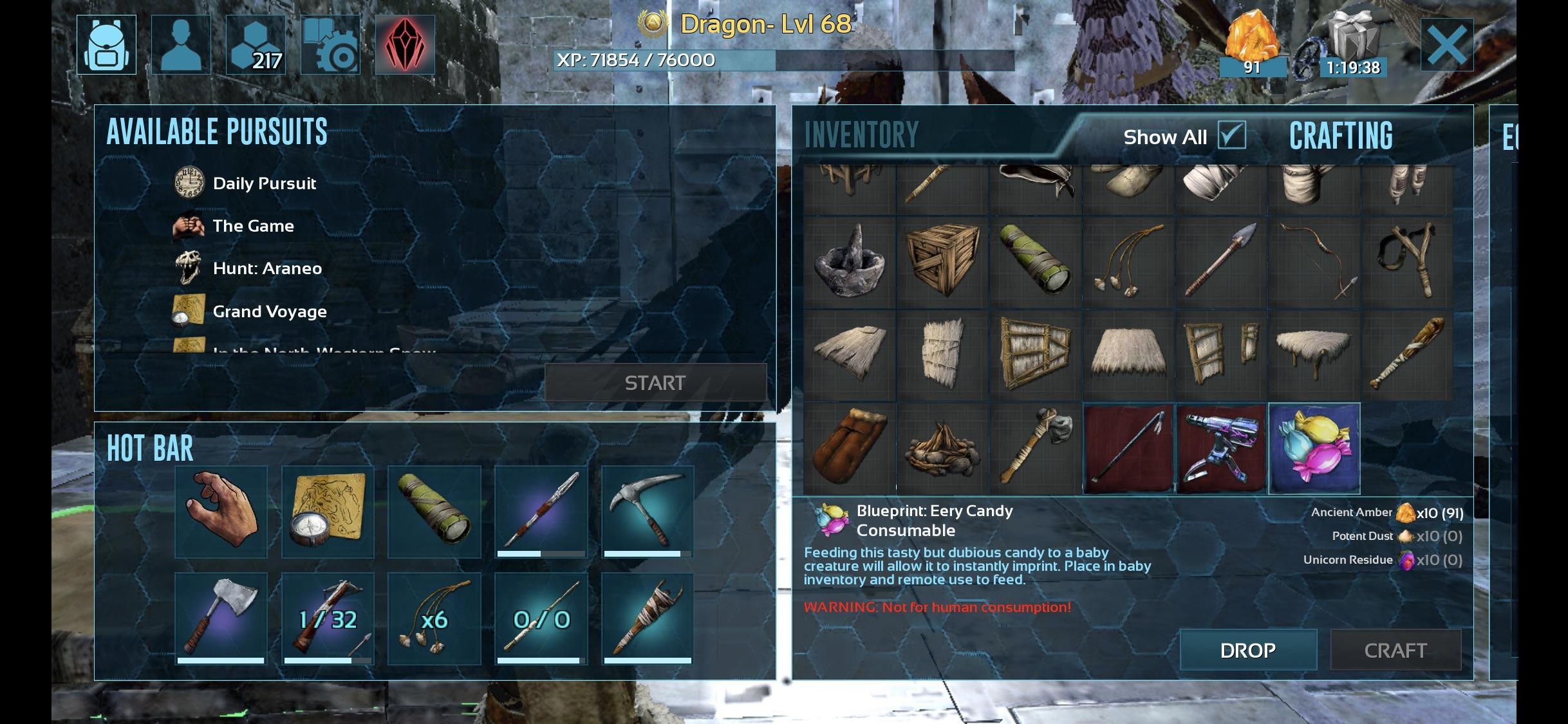Choose The Game pursuit
Image resolution: width=1568 pixels, height=724 pixels.
(x=253, y=226)
